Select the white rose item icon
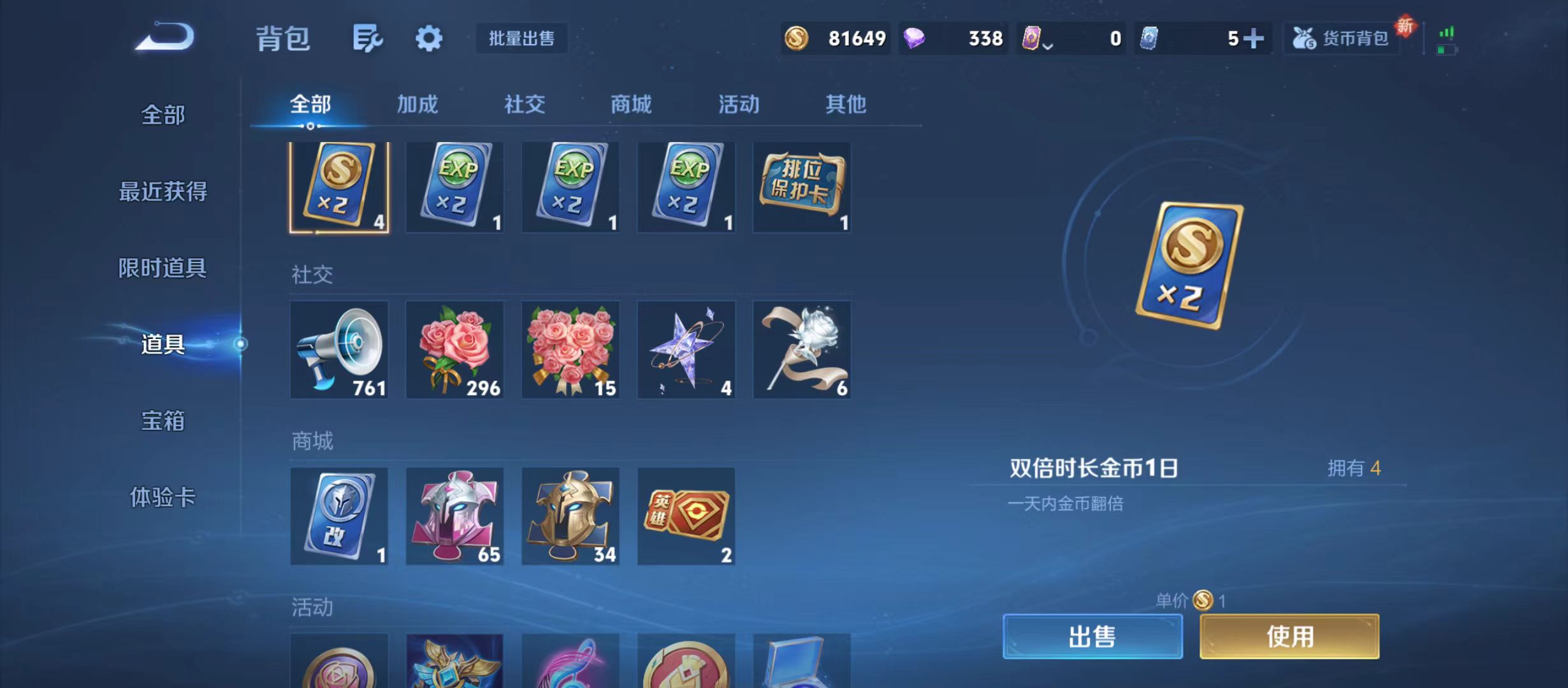 [x=801, y=349]
